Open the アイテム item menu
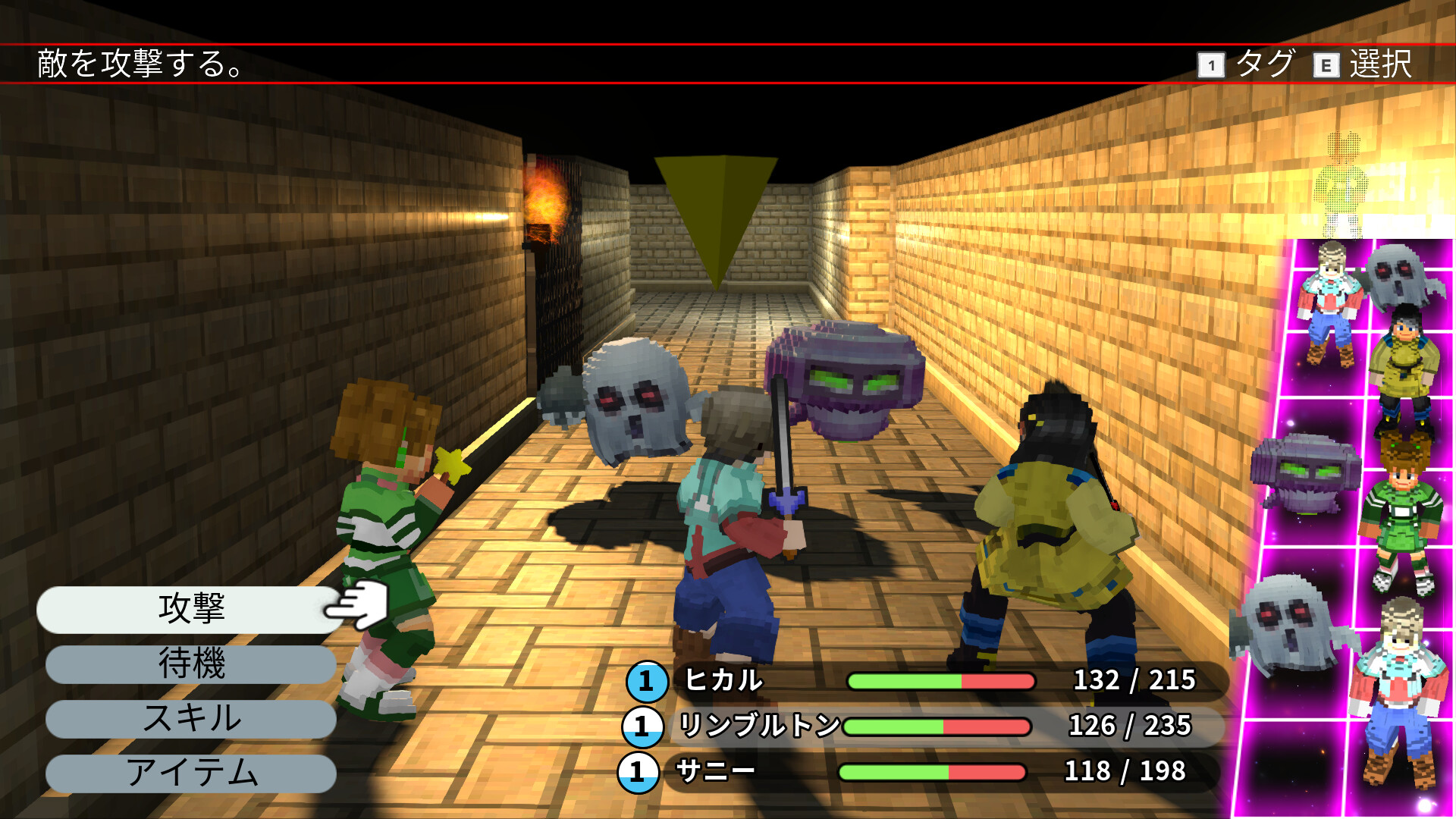Viewport: 1456px width, 819px height. (x=190, y=773)
